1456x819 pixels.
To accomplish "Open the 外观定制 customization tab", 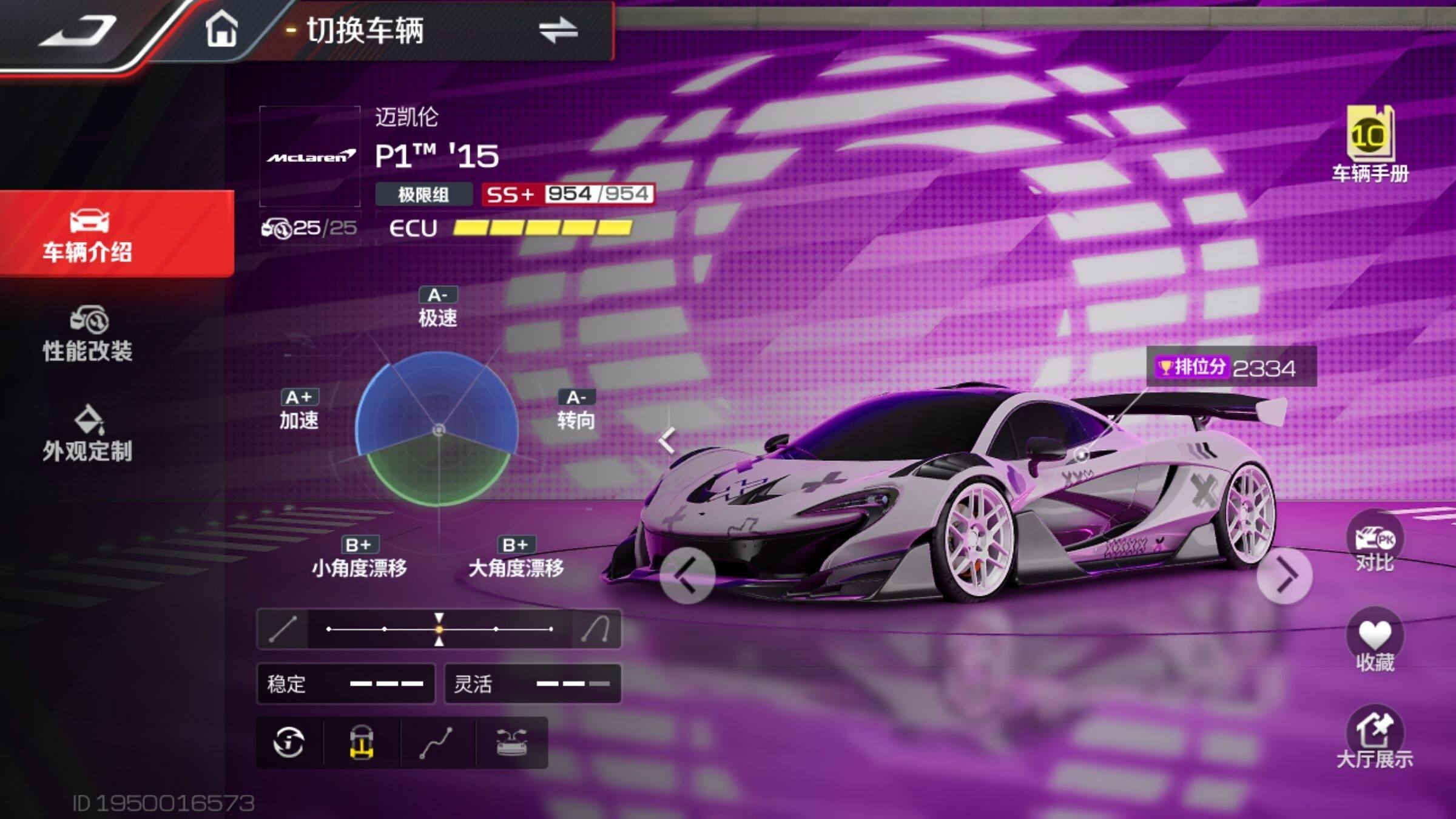I will coord(88,434).
